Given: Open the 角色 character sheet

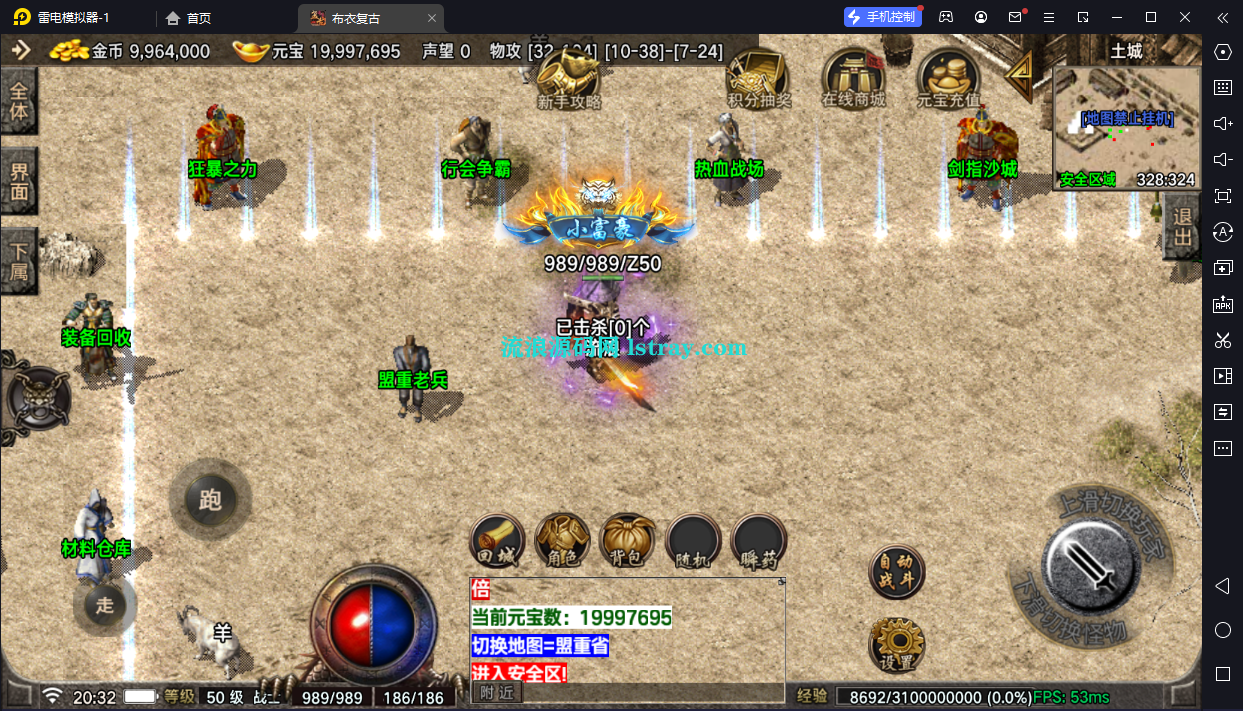Looking at the screenshot, I should click(562, 541).
